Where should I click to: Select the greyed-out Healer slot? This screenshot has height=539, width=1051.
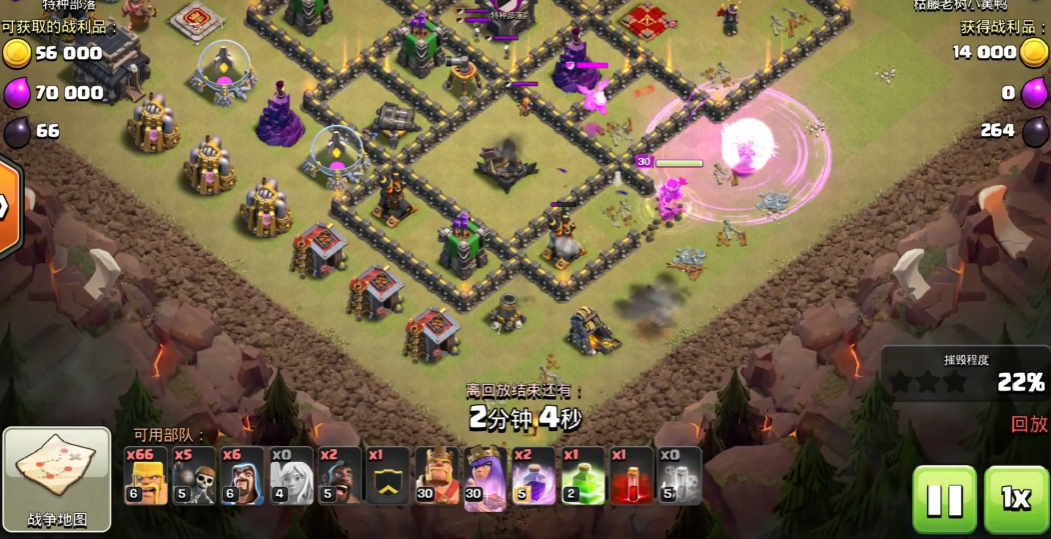291,476
